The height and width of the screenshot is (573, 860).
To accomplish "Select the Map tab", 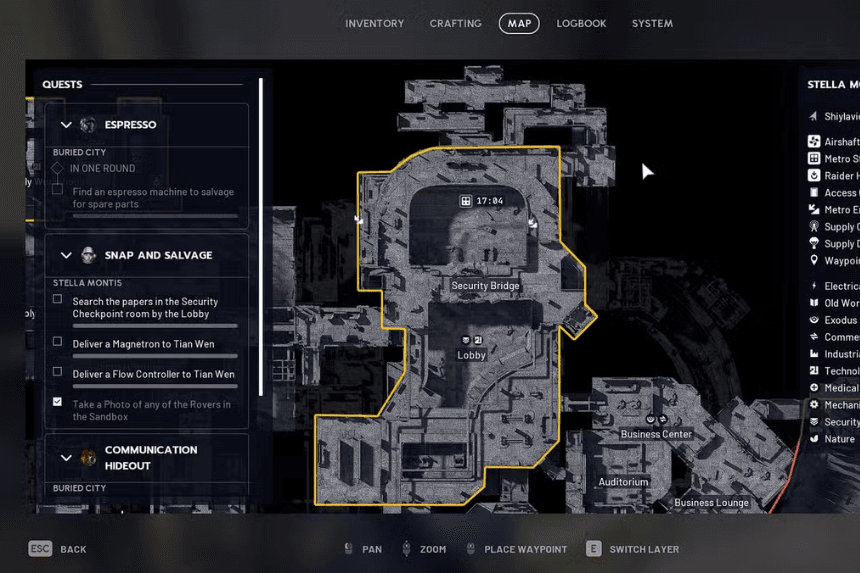I will coord(519,23).
